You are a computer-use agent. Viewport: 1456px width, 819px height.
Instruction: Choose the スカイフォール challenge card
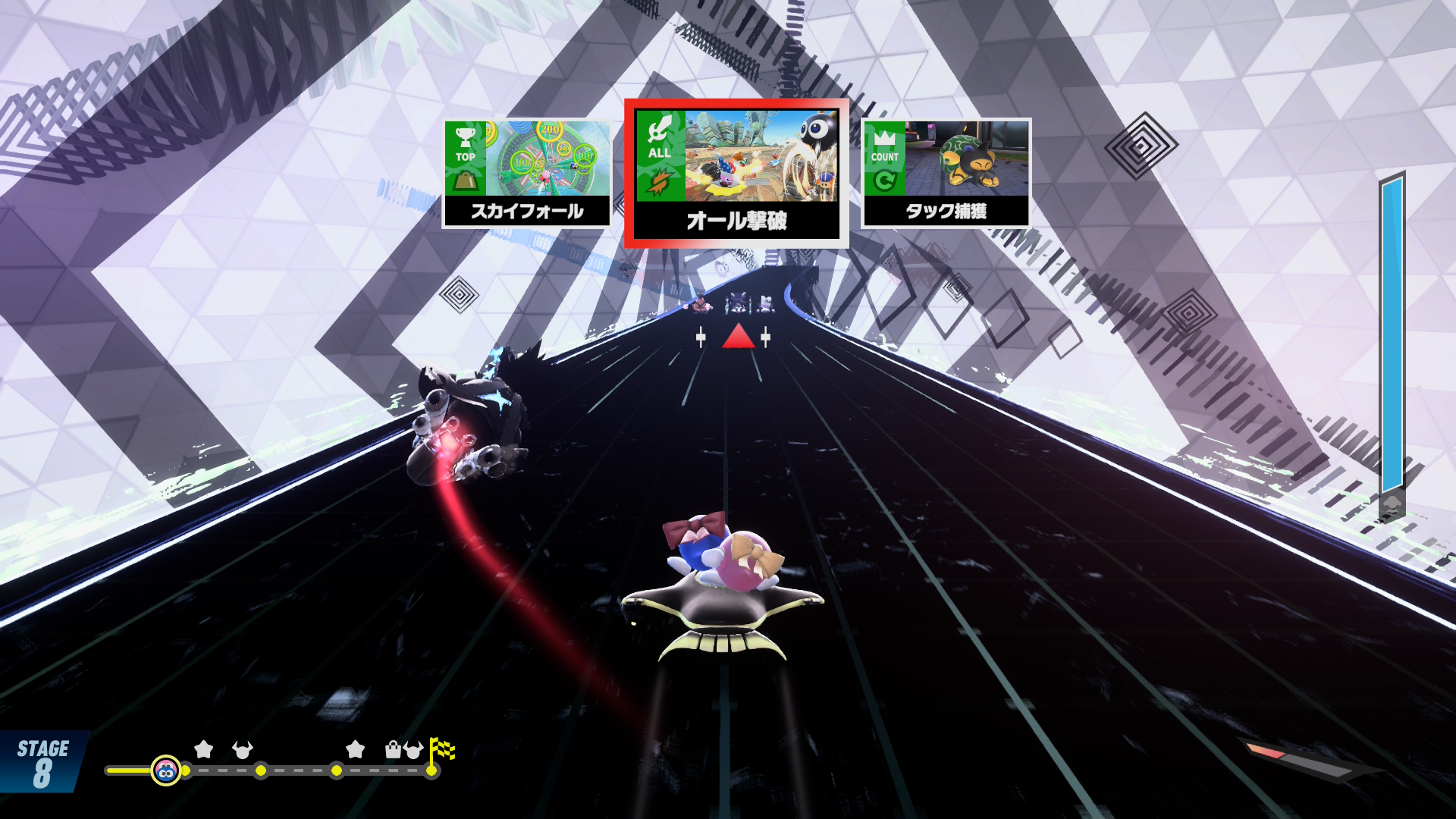527,173
